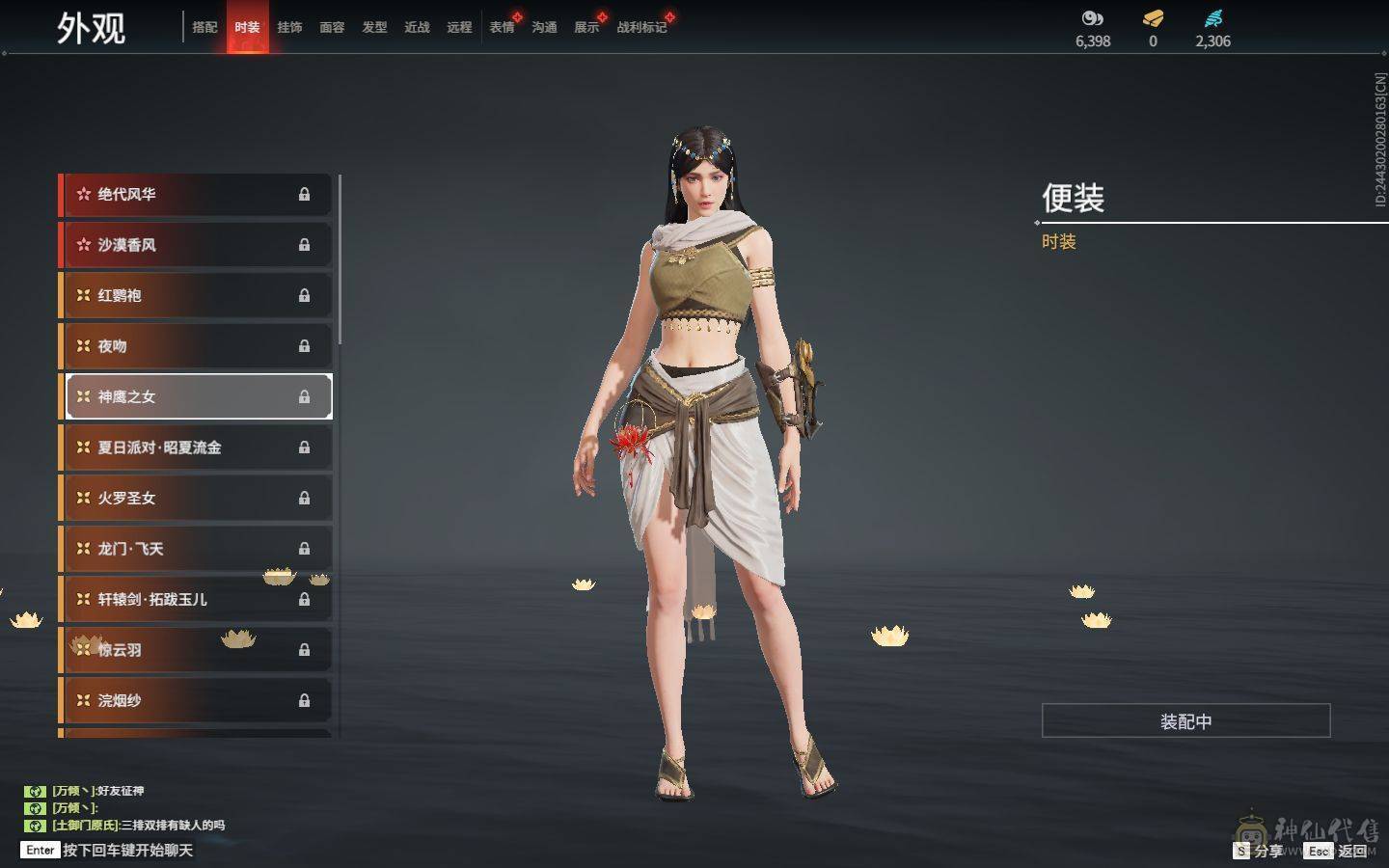Switch to the 远程 ranged weapons tab
Viewport: 1389px width, 868px height.
(459, 28)
